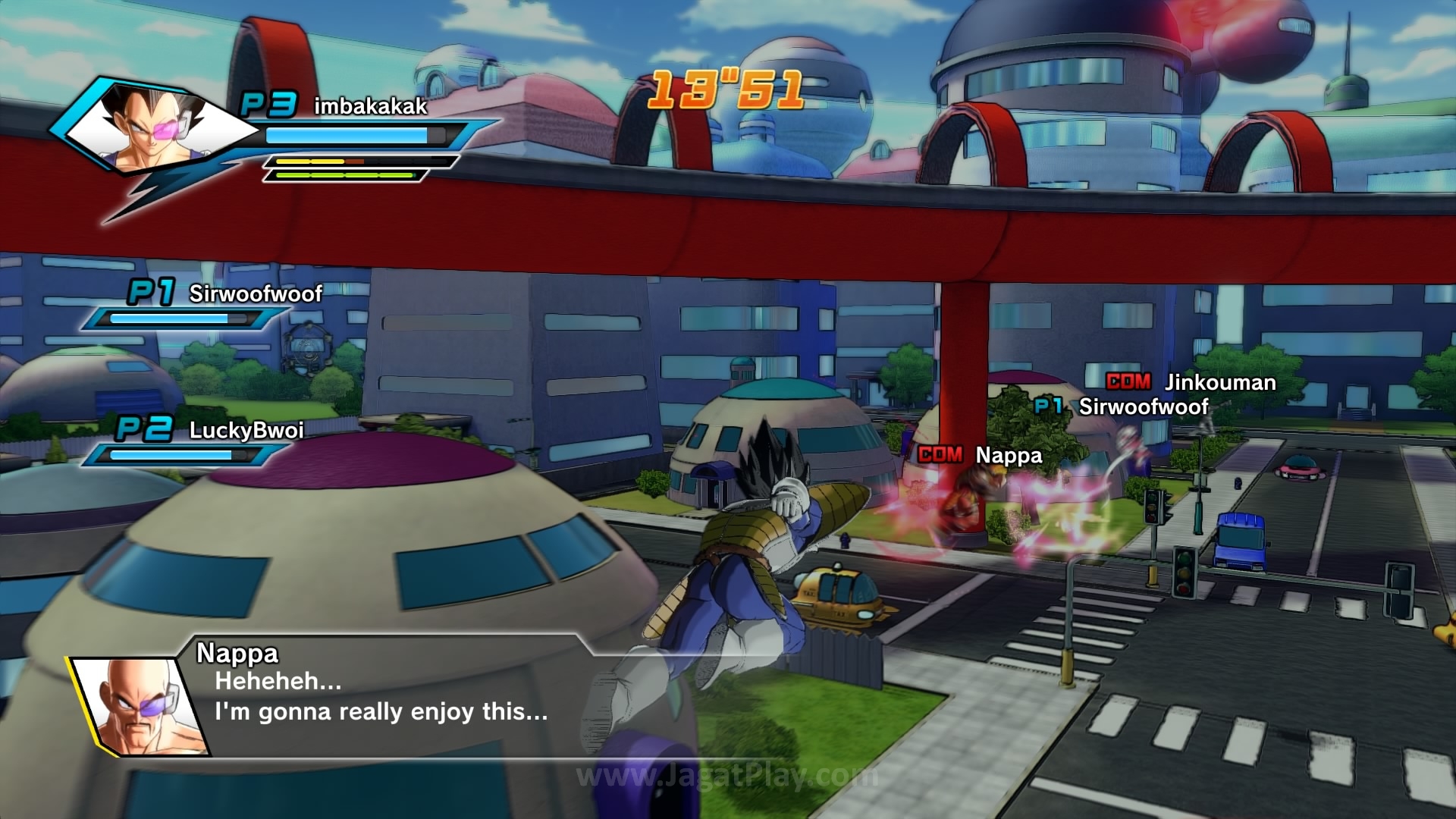1456x819 pixels.
Task: Click Nappa's dialogue portrait
Action: (x=141, y=707)
